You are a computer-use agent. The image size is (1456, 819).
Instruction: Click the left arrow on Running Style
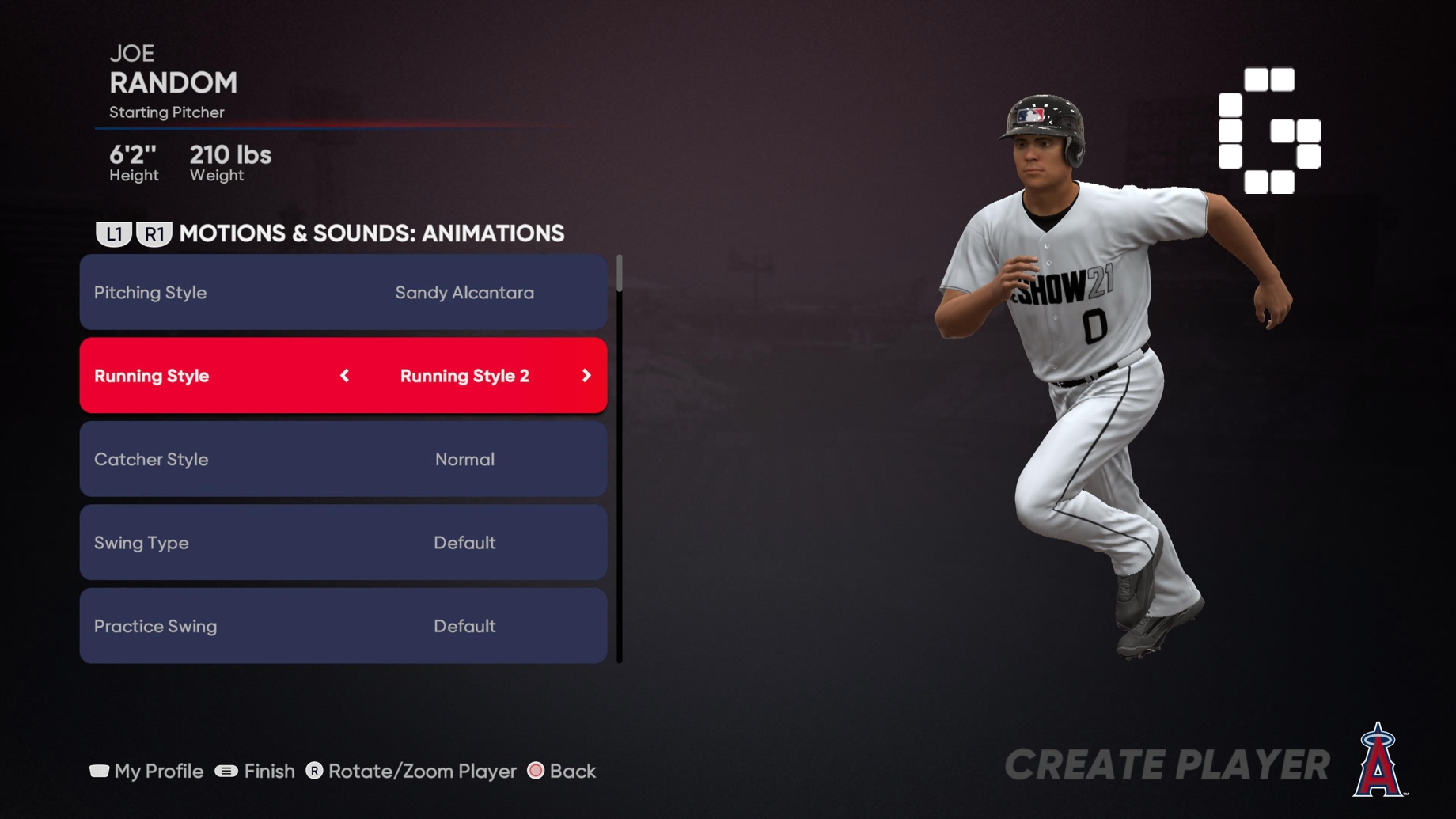[345, 376]
